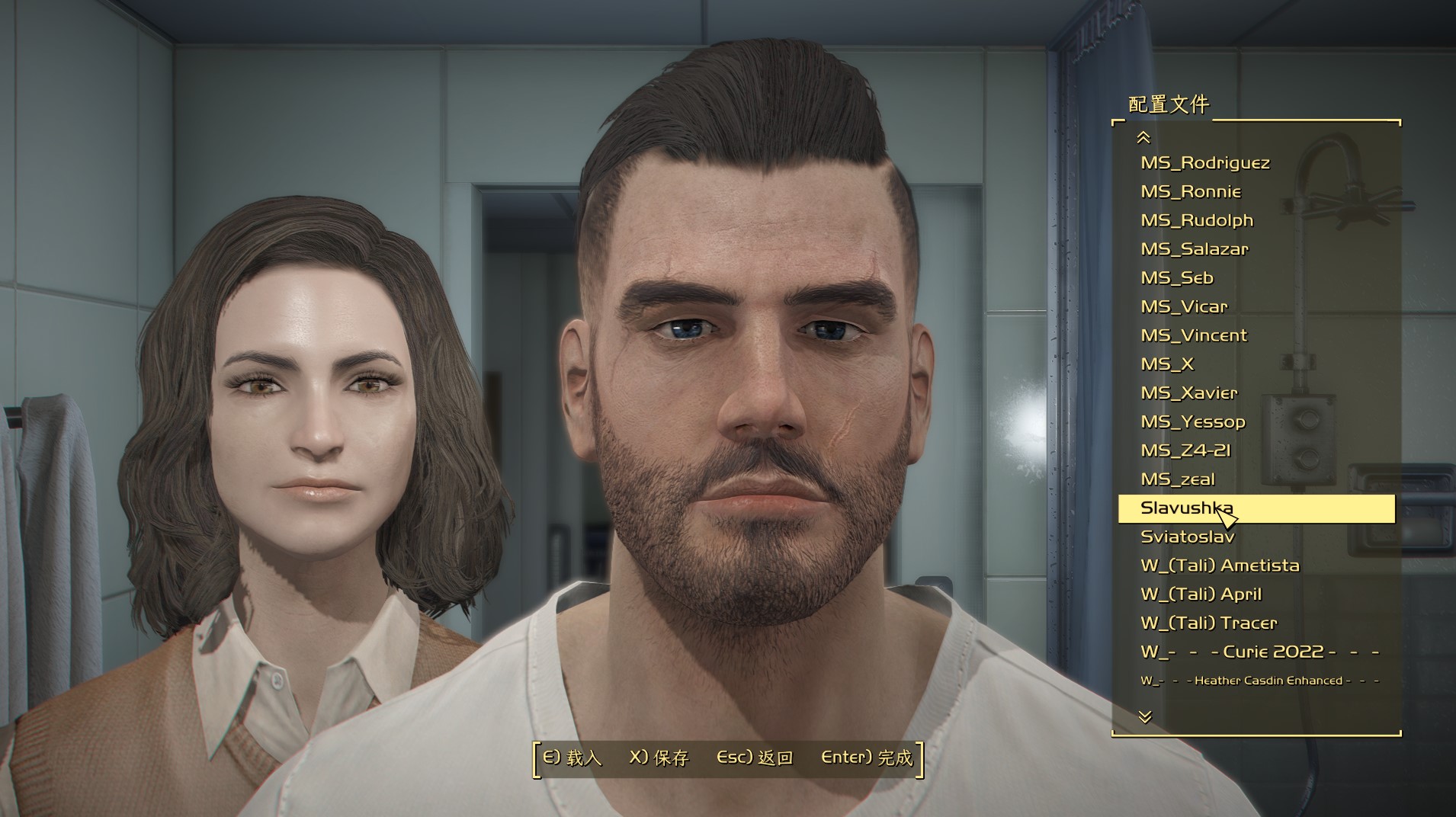Click the list's scroll-up double arrow
This screenshot has width=1456, height=817.
(1143, 137)
